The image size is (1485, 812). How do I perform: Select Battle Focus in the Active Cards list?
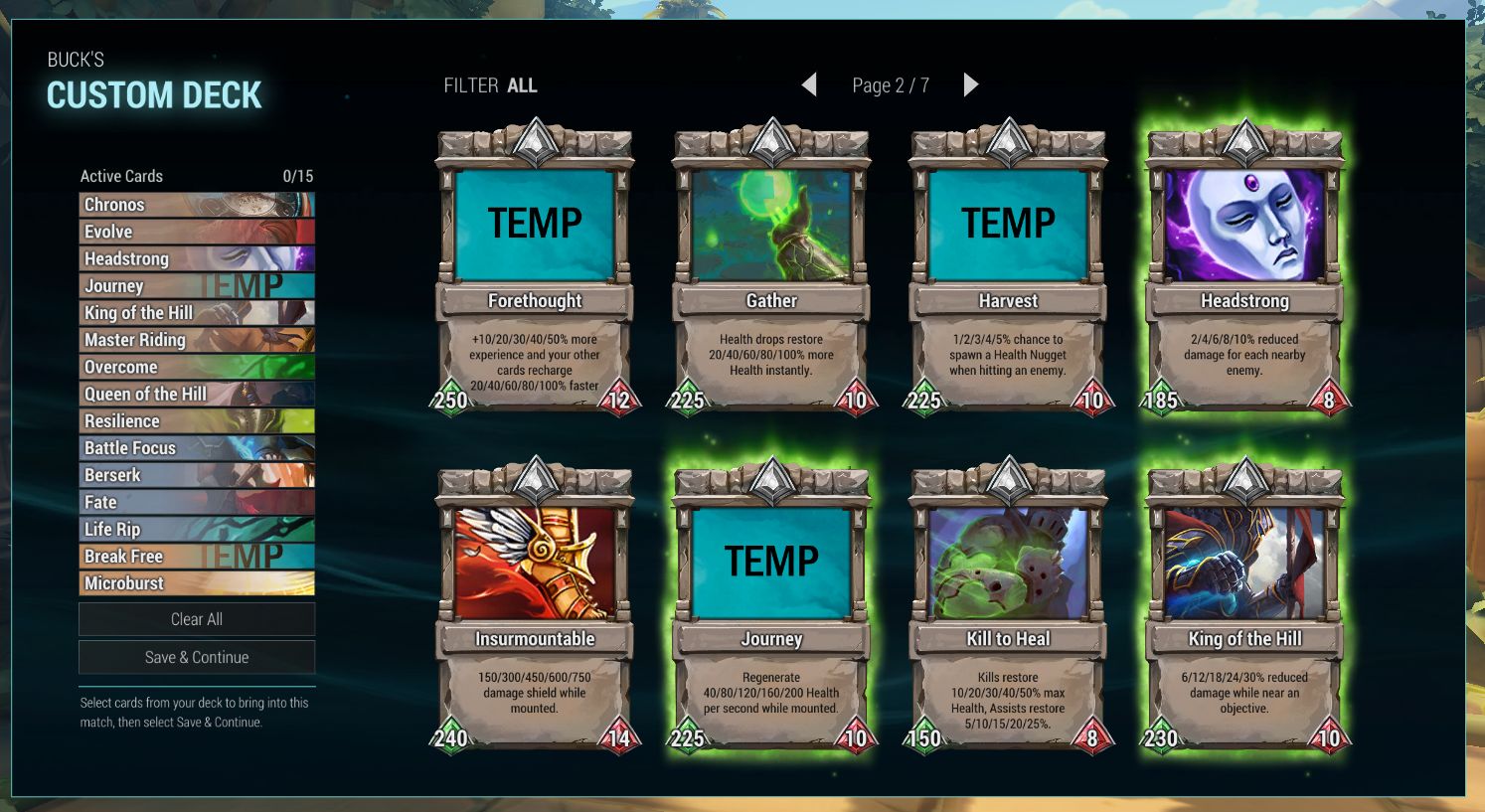pyautogui.click(x=197, y=448)
